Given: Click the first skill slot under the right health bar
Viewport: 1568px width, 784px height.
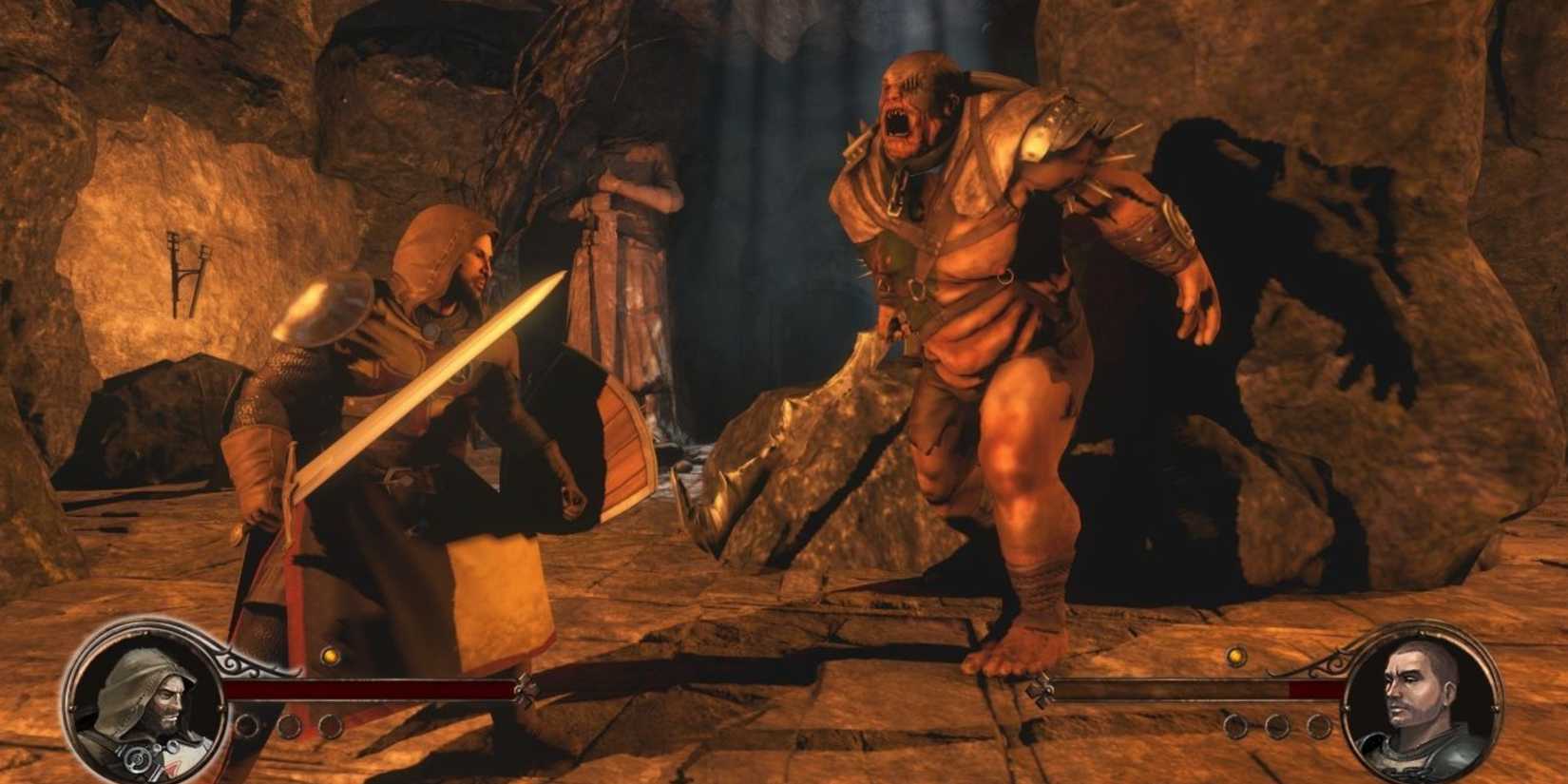Looking at the screenshot, I should click(1235, 725).
